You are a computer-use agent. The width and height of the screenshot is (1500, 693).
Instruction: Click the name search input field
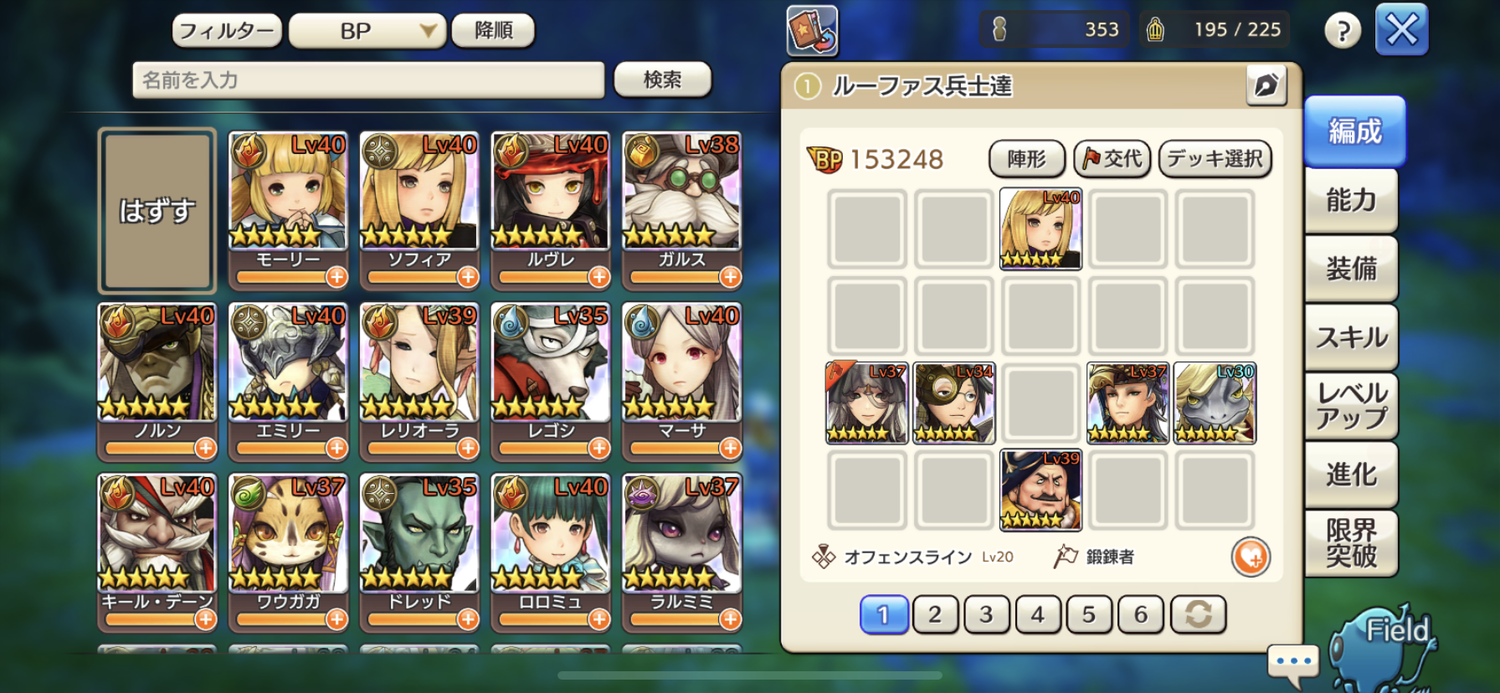coord(368,80)
